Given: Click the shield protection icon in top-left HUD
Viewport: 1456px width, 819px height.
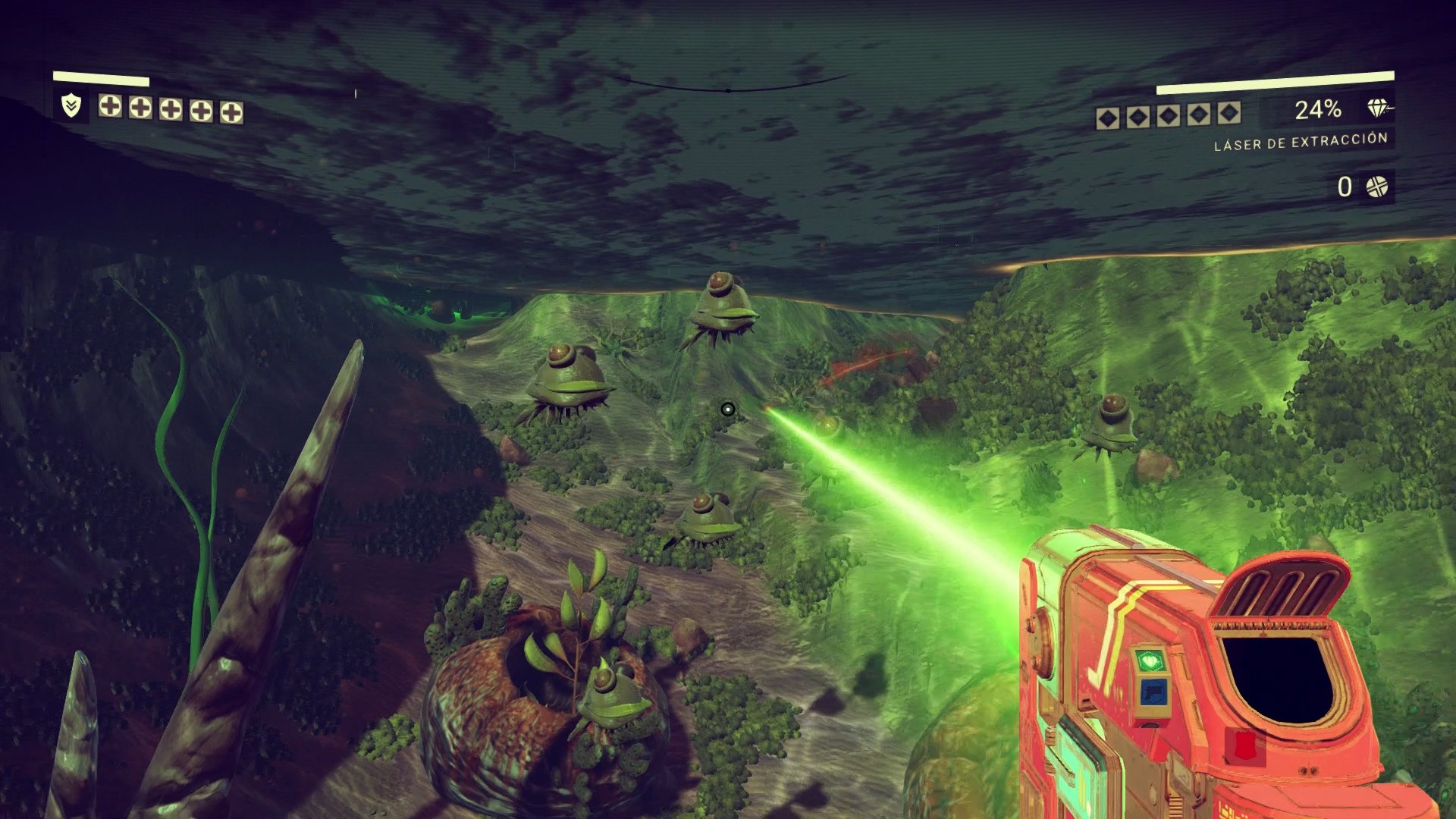Looking at the screenshot, I should tap(71, 107).
